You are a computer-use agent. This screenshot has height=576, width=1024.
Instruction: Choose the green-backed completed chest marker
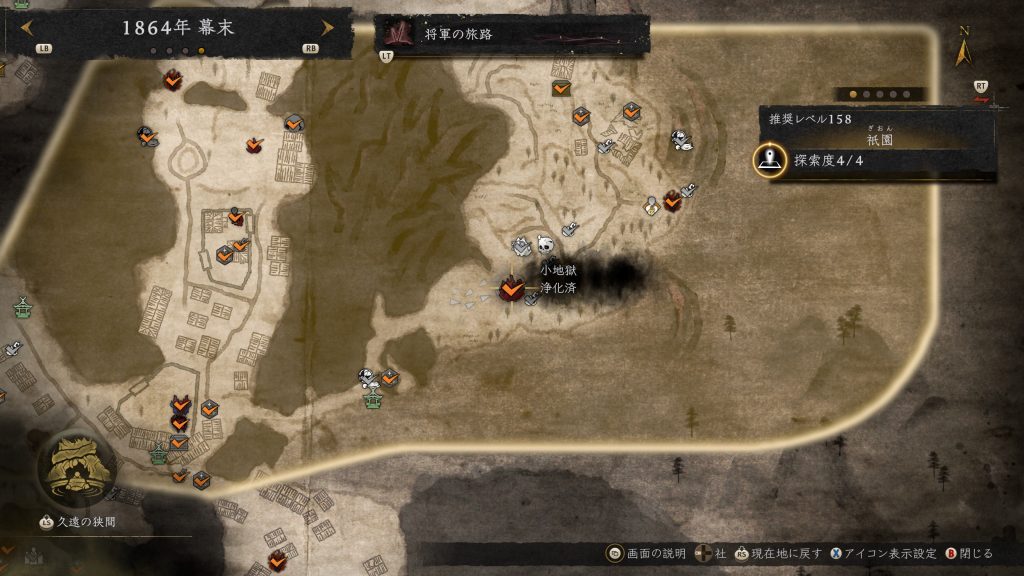pos(561,88)
